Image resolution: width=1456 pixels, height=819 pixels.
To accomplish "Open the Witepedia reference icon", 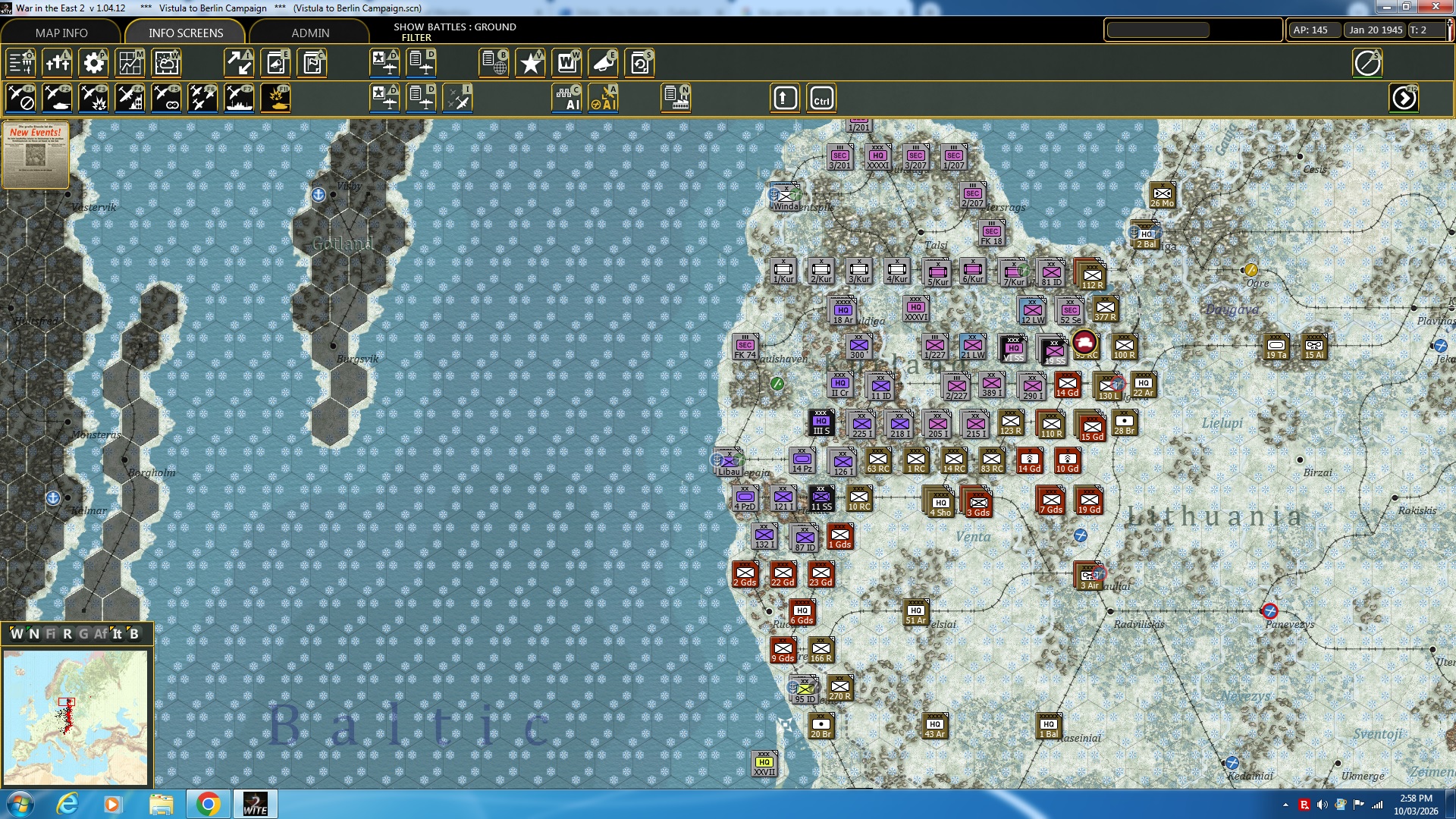I will [566, 63].
